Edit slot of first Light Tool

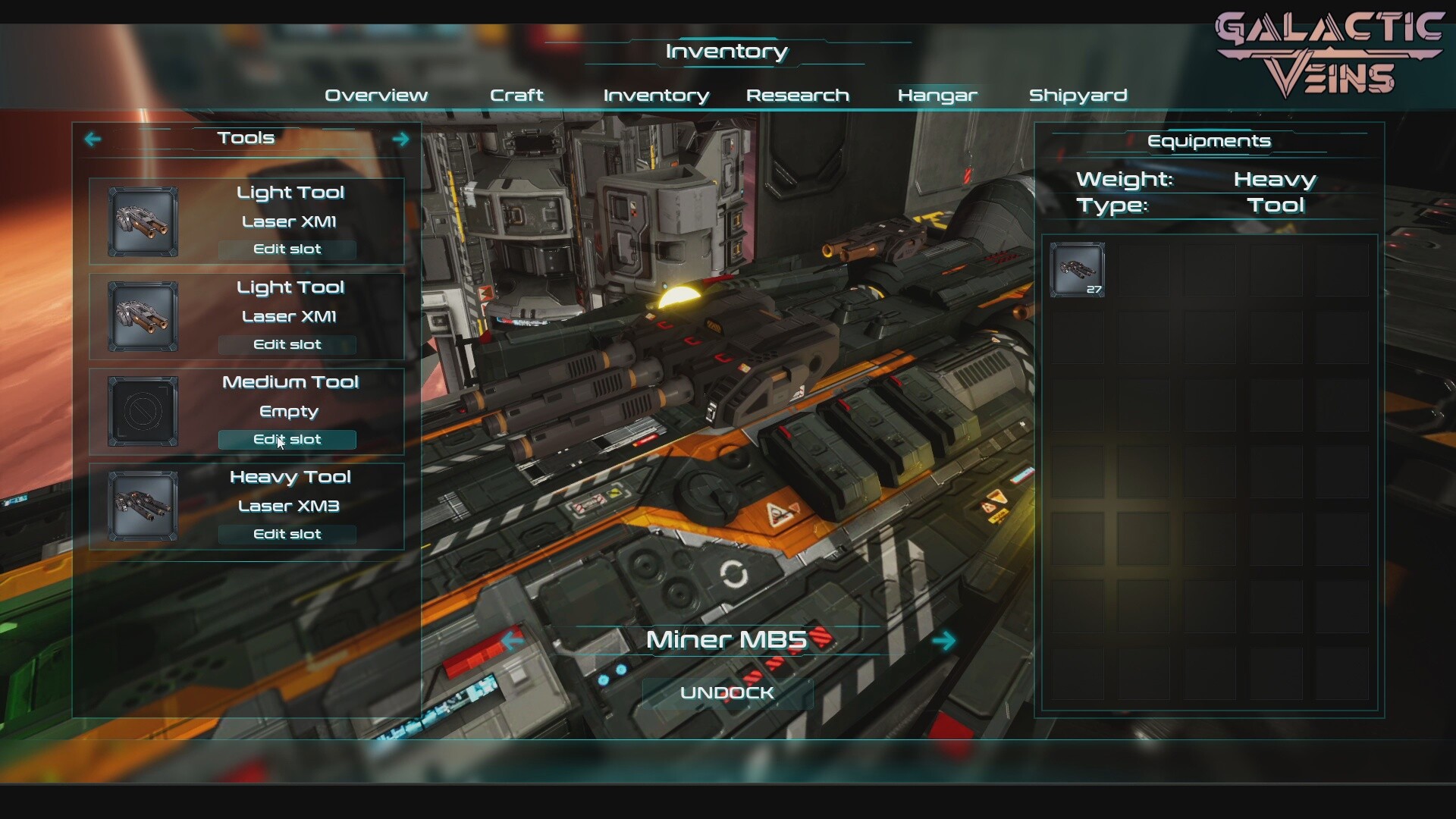coord(287,249)
